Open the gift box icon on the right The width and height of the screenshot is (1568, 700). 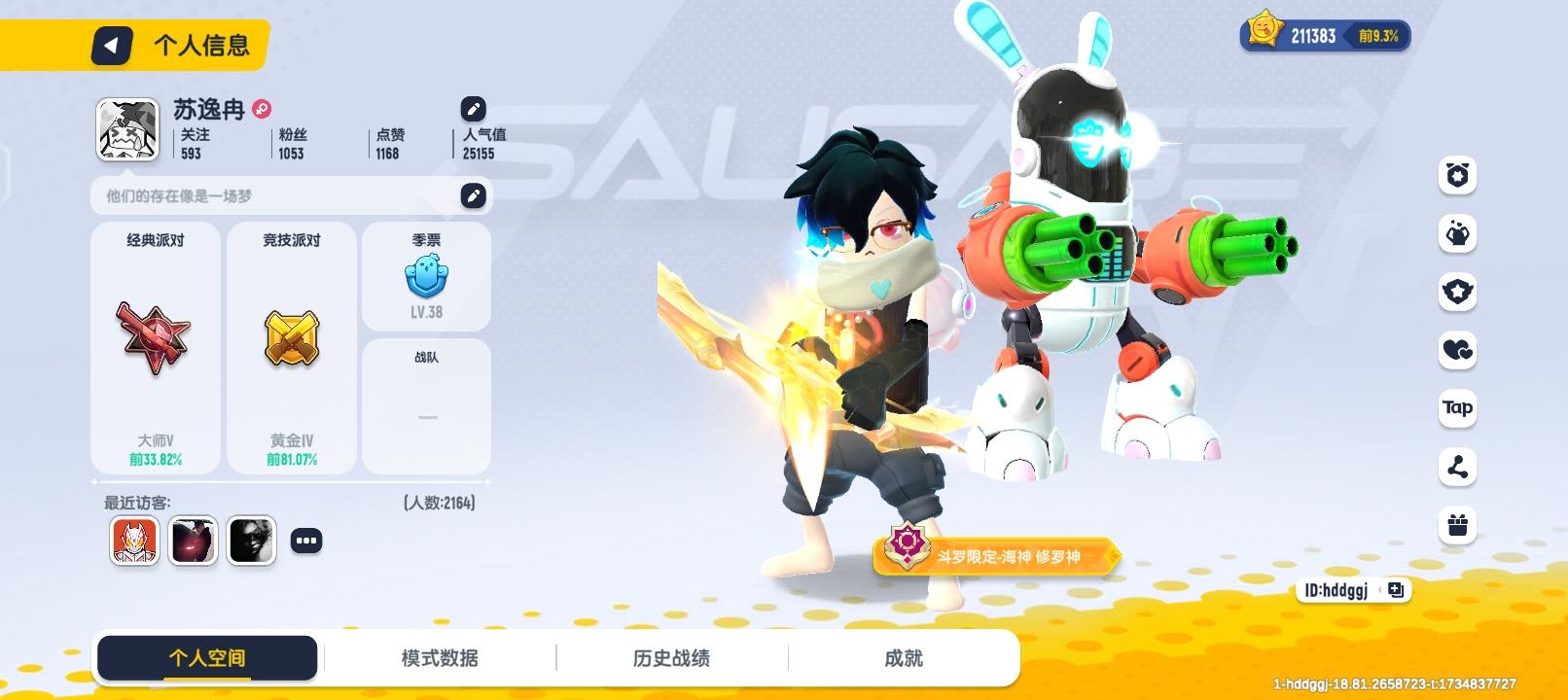(x=1456, y=527)
